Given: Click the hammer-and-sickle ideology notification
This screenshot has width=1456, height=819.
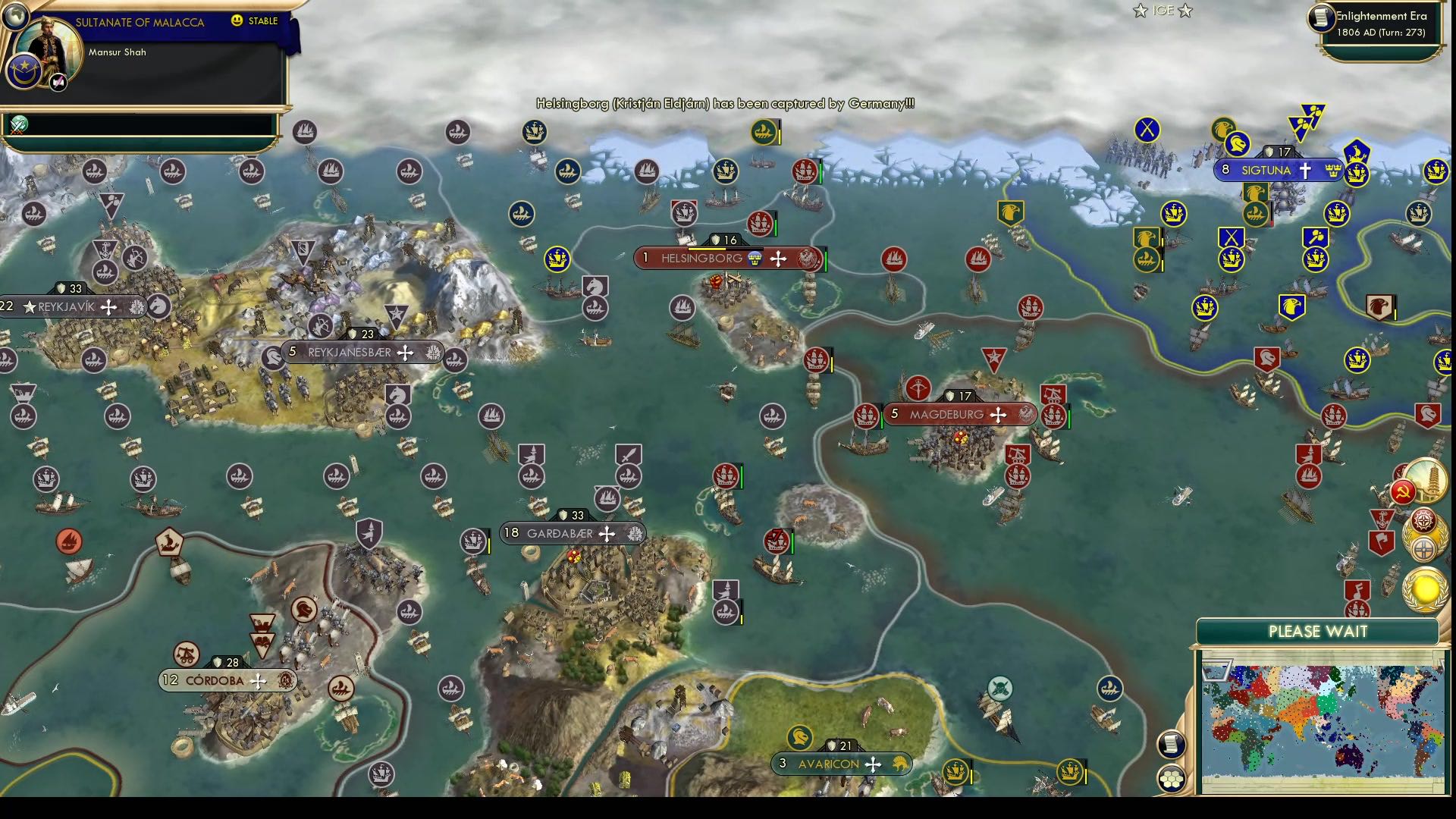Looking at the screenshot, I should click(1403, 491).
